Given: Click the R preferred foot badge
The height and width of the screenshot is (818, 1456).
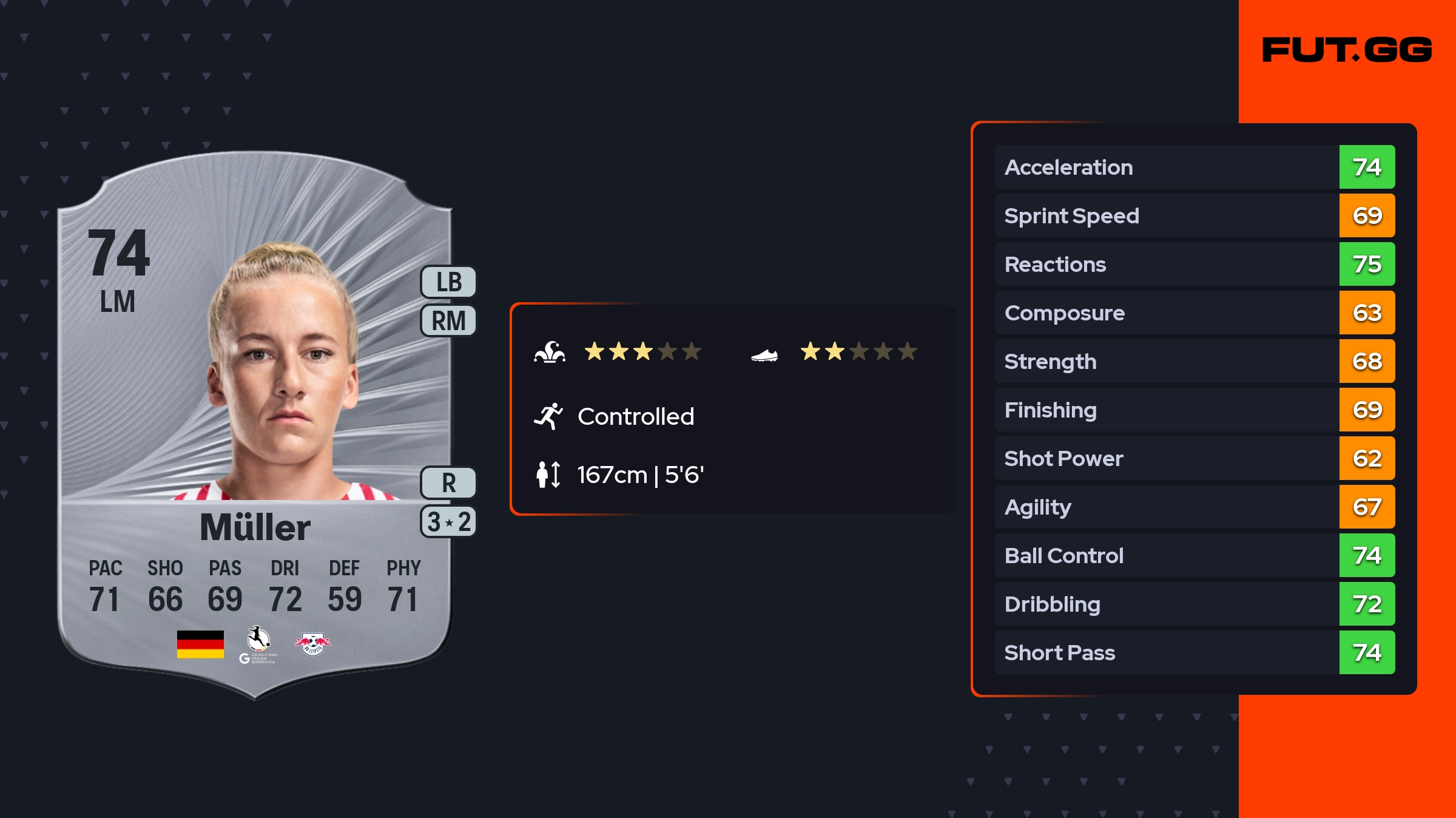Looking at the screenshot, I should pyautogui.click(x=448, y=483).
